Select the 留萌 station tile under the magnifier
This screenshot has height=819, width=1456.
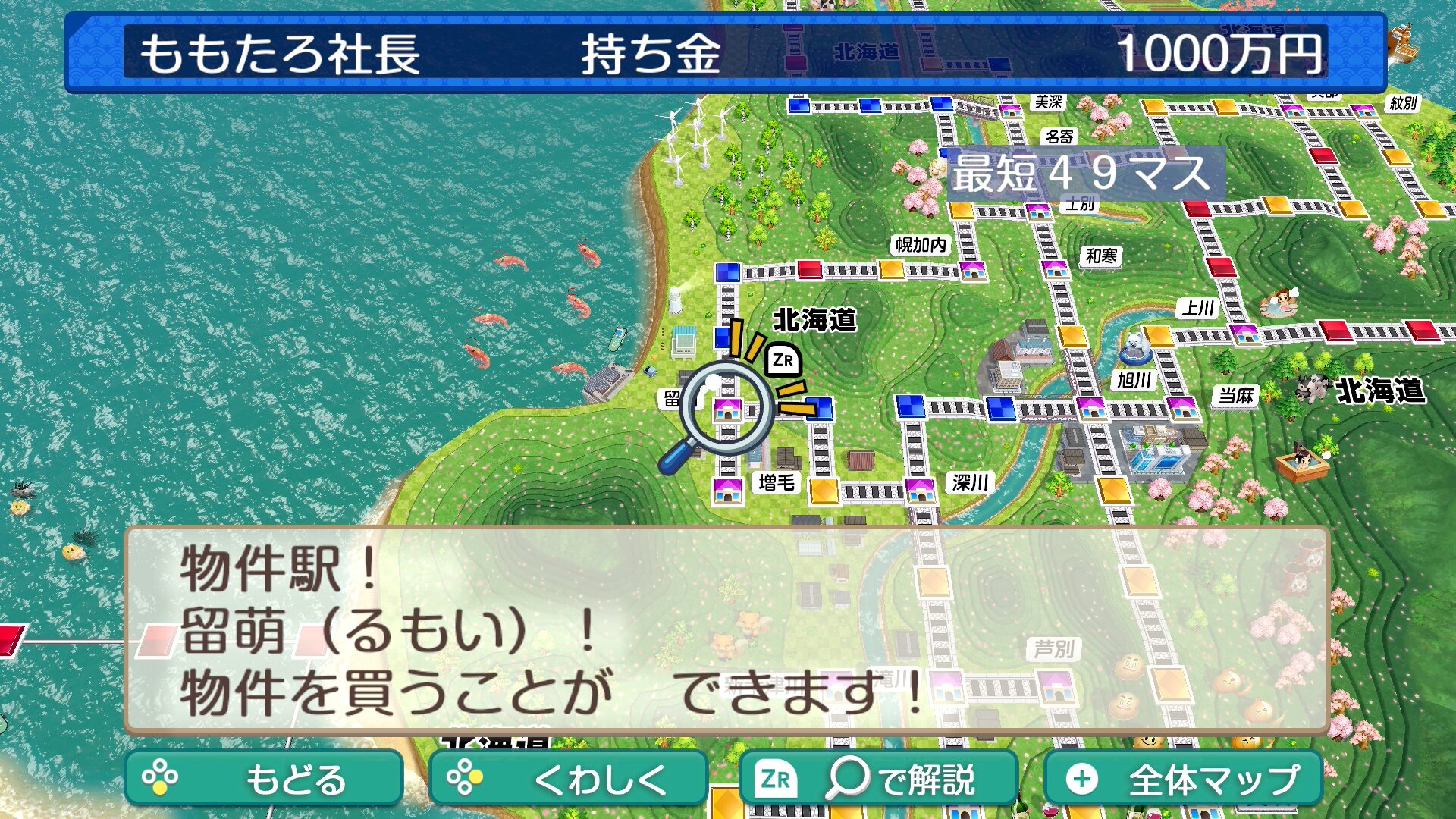pyautogui.click(x=727, y=410)
